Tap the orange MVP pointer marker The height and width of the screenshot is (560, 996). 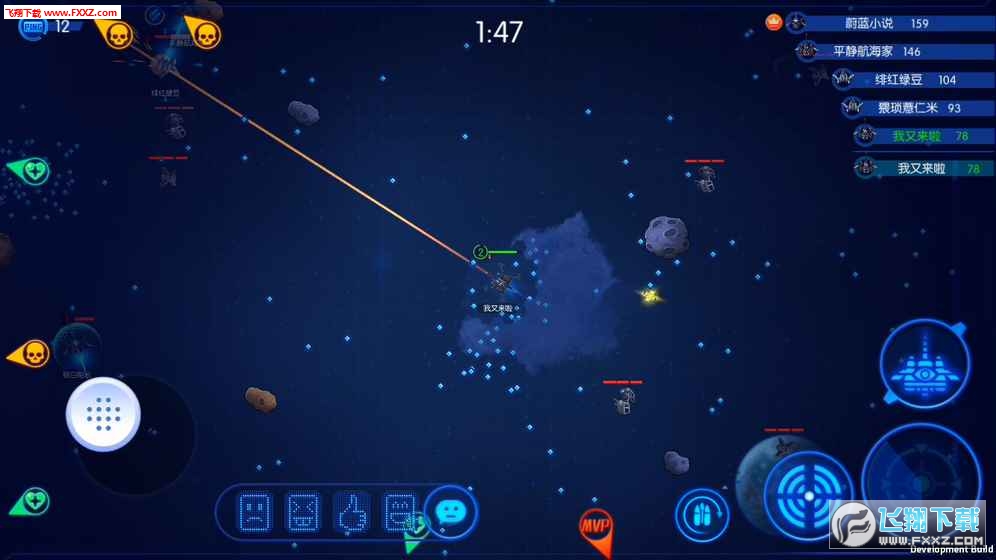click(x=595, y=526)
